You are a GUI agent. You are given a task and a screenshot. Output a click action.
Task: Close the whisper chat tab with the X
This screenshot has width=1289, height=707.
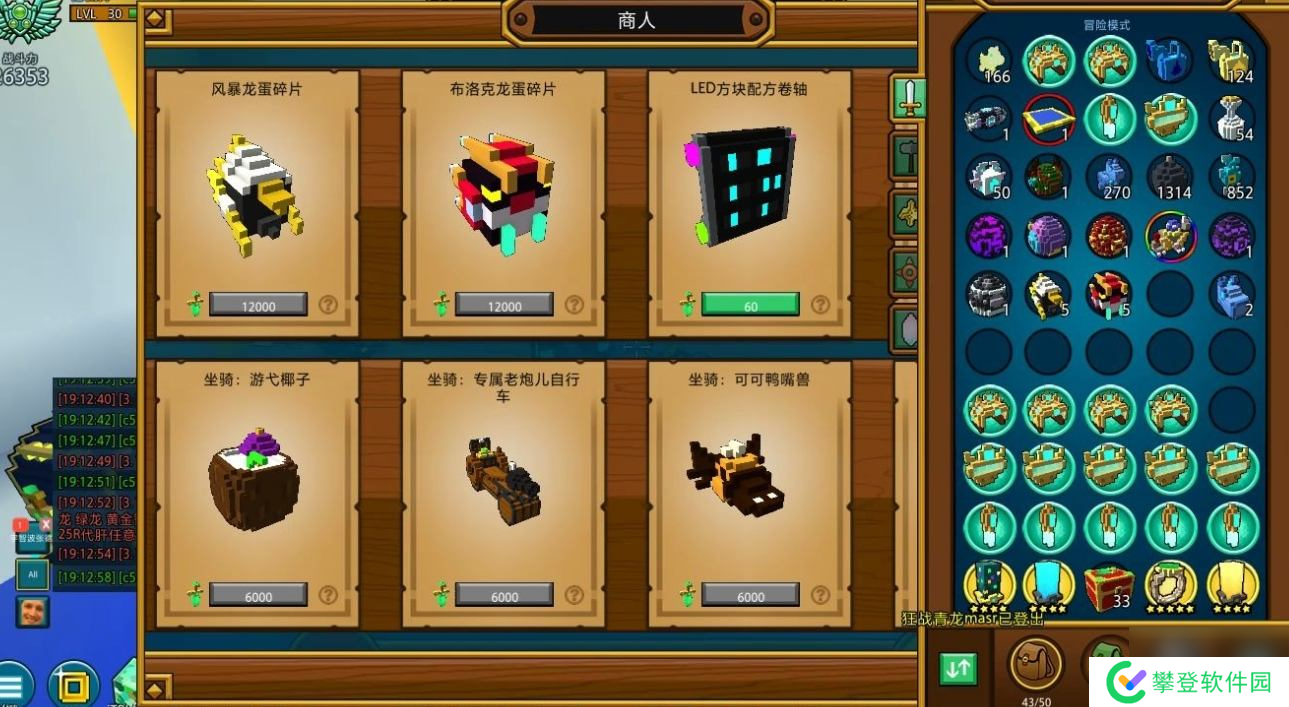[x=45, y=524]
